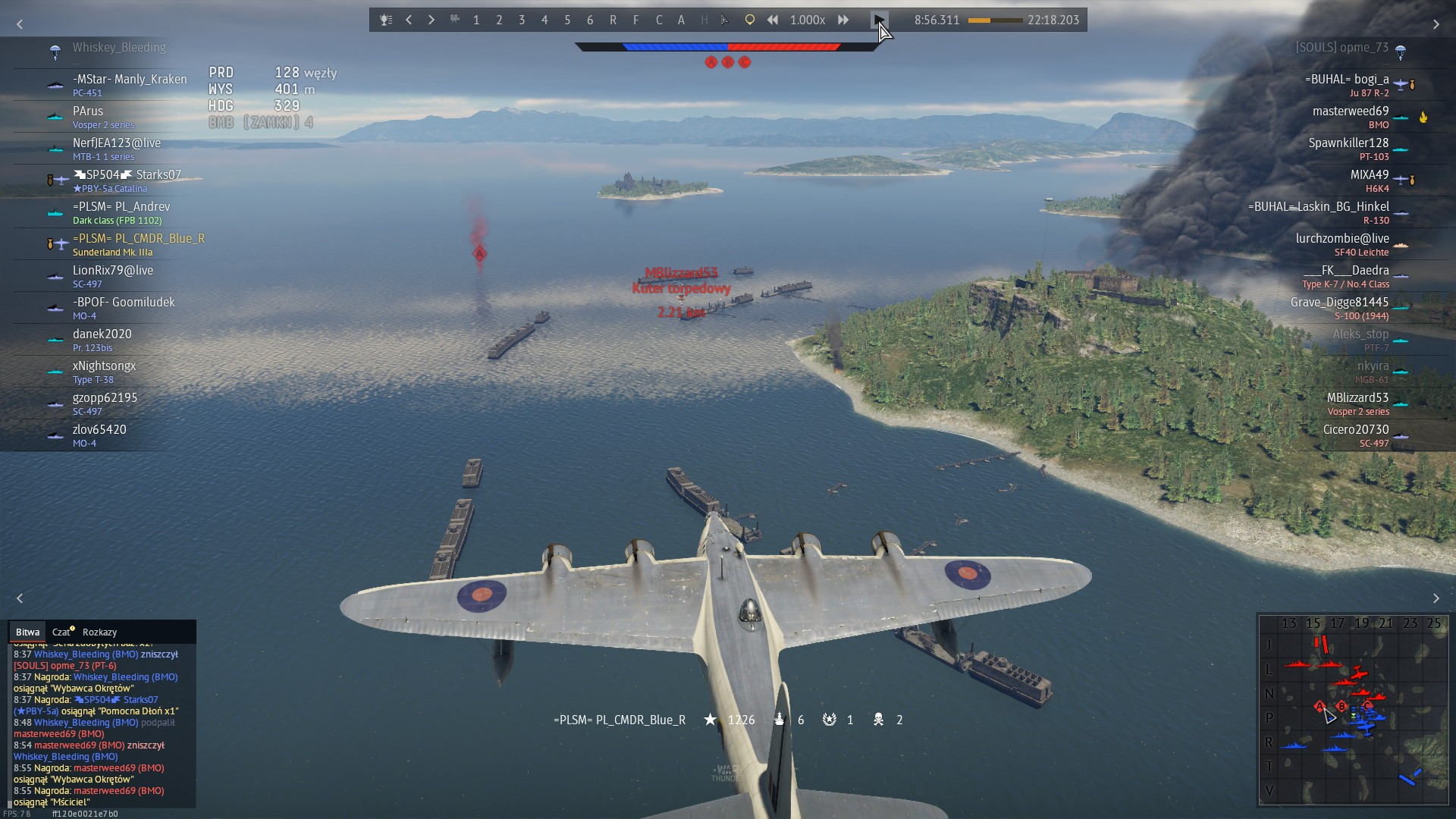This screenshot has width=1456, height=819.
Task: Speed up replay with the fast-forward arrows
Action: tap(843, 20)
